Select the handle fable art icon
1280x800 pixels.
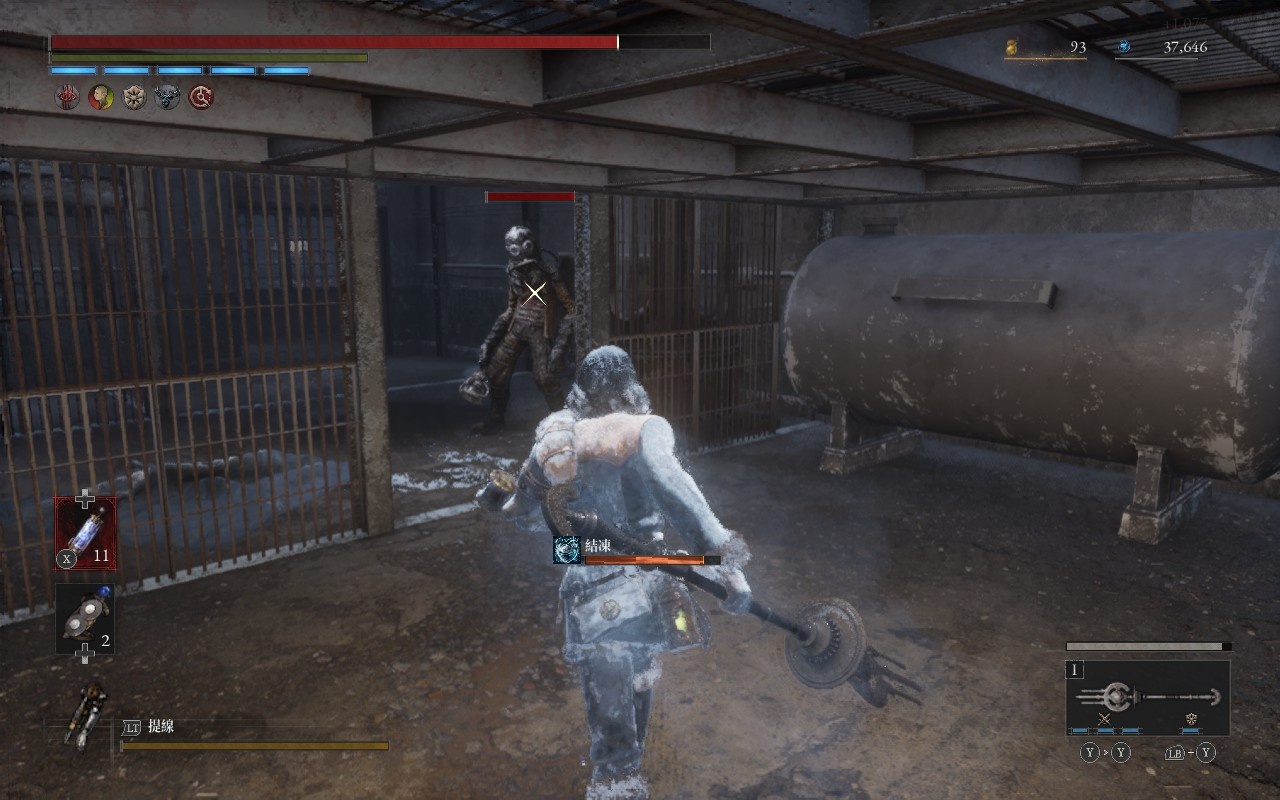(x=1191, y=720)
